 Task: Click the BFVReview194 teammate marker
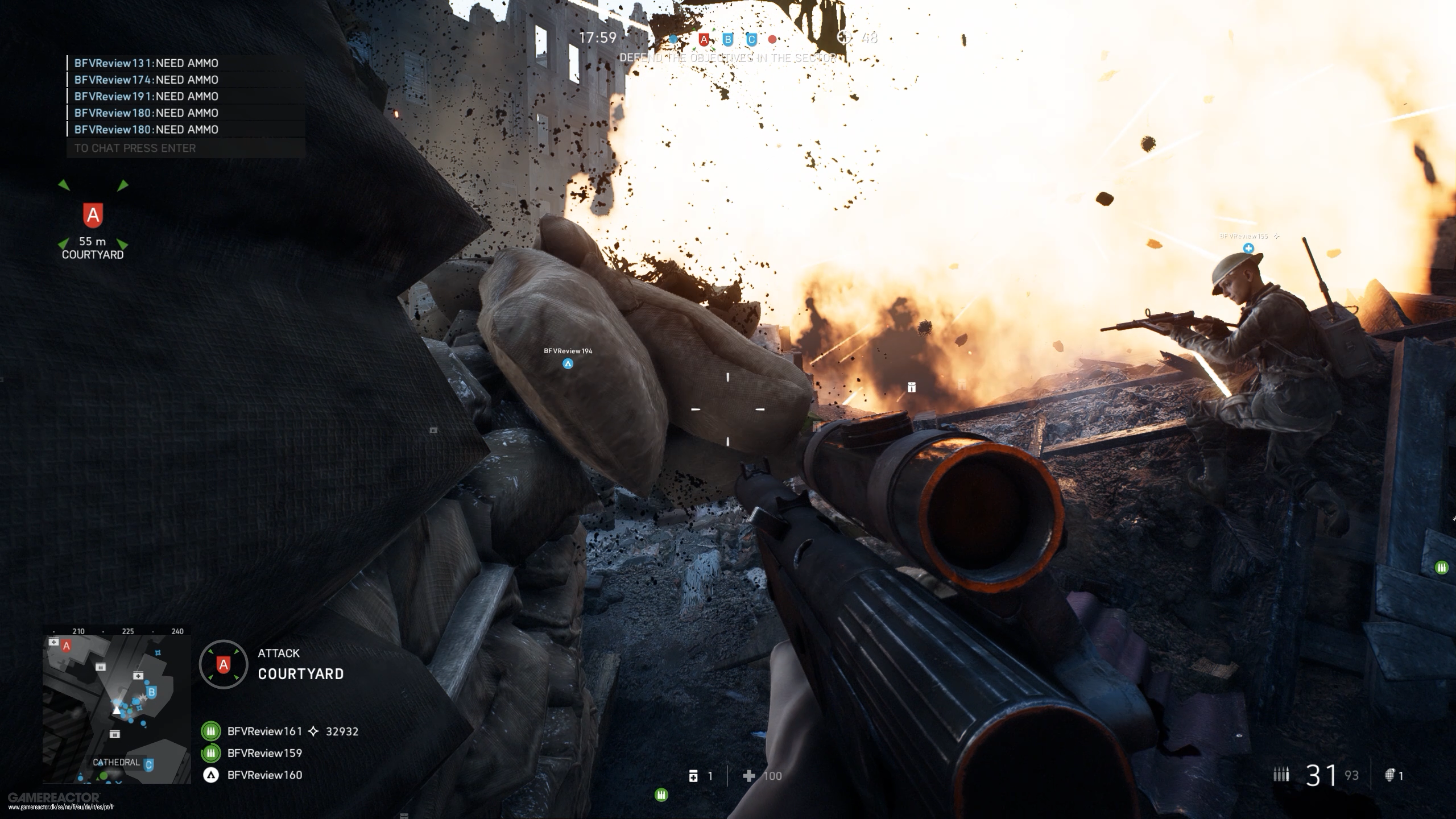click(x=568, y=364)
